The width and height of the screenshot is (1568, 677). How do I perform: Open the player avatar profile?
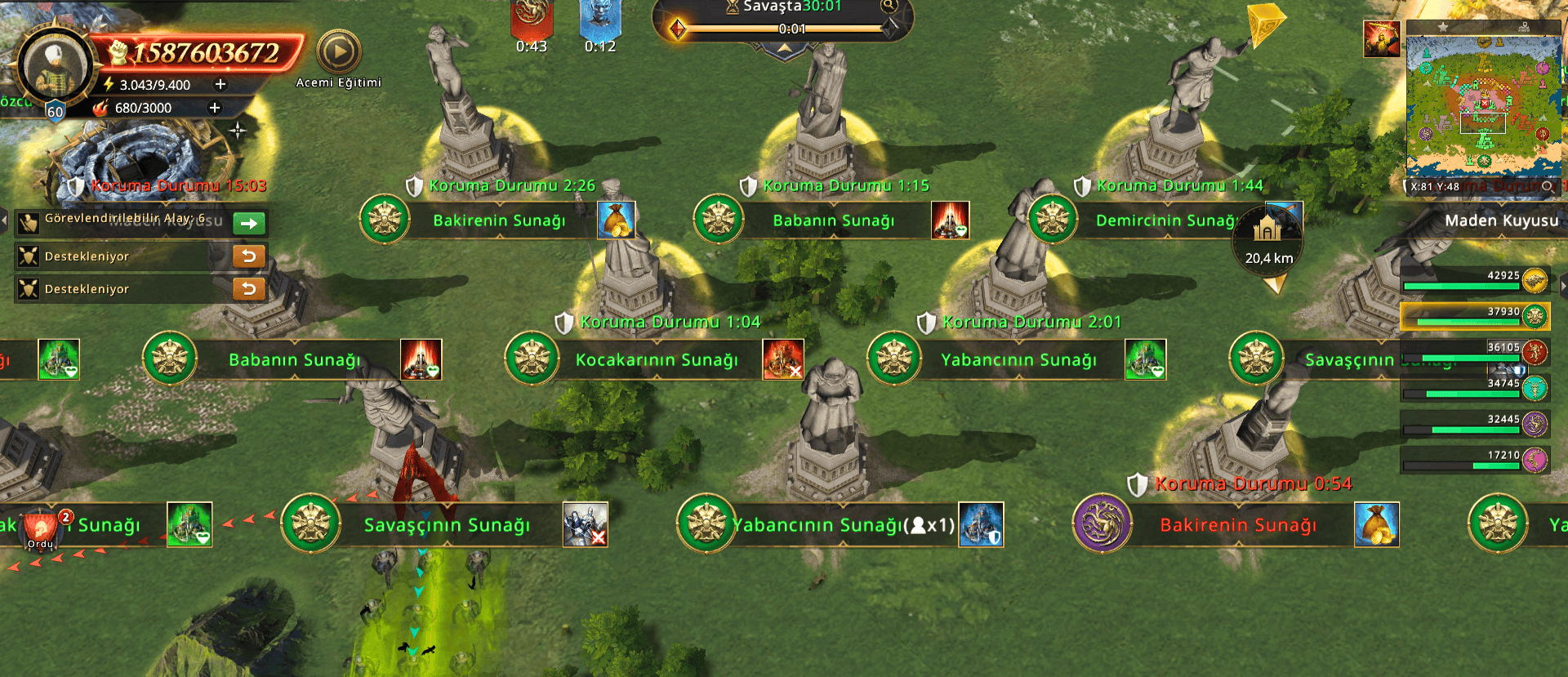pos(56,67)
